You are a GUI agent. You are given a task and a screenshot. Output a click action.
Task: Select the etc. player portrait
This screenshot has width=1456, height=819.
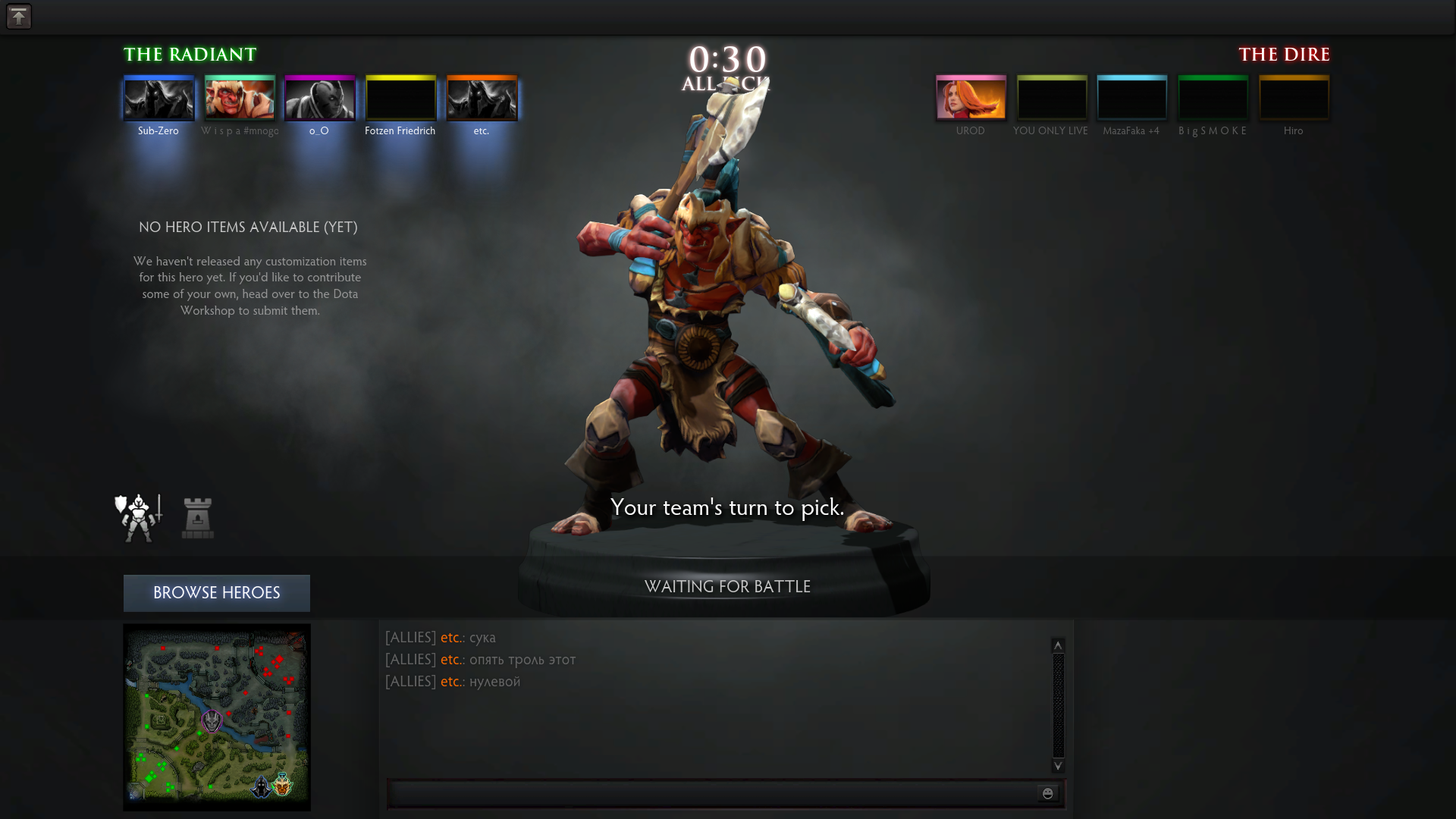pos(482,98)
